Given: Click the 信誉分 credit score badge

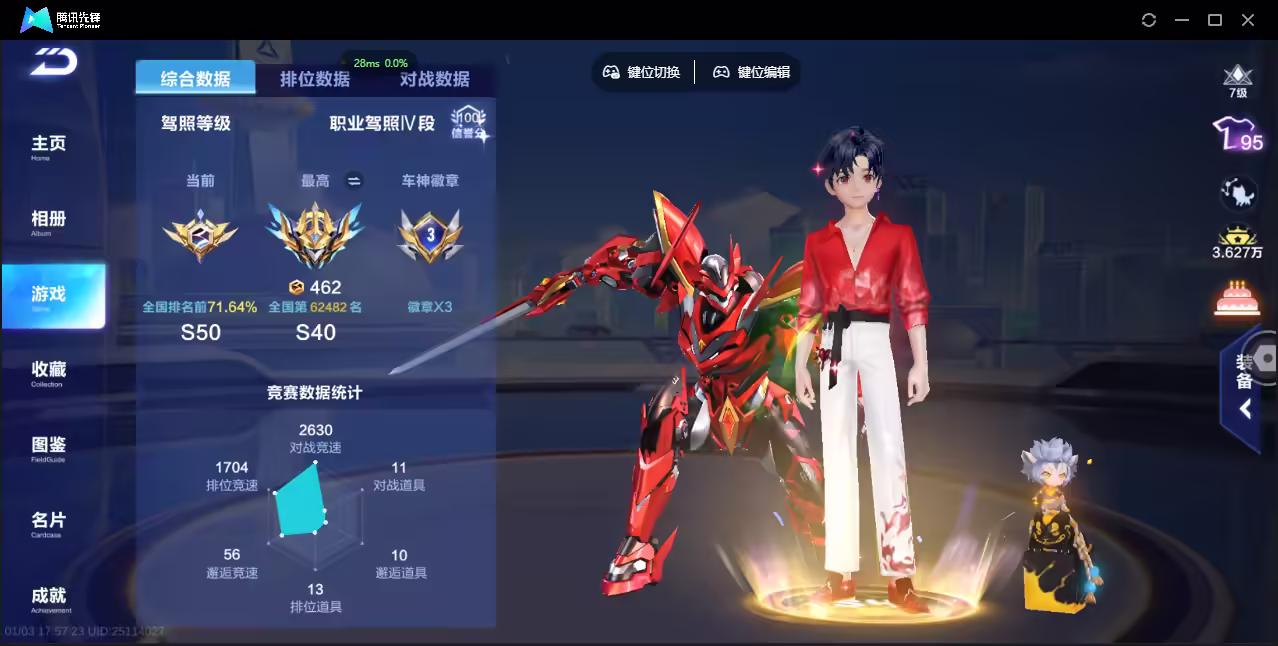Looking at the screenshot, I should pyautogui.click(x=467, y=124).
